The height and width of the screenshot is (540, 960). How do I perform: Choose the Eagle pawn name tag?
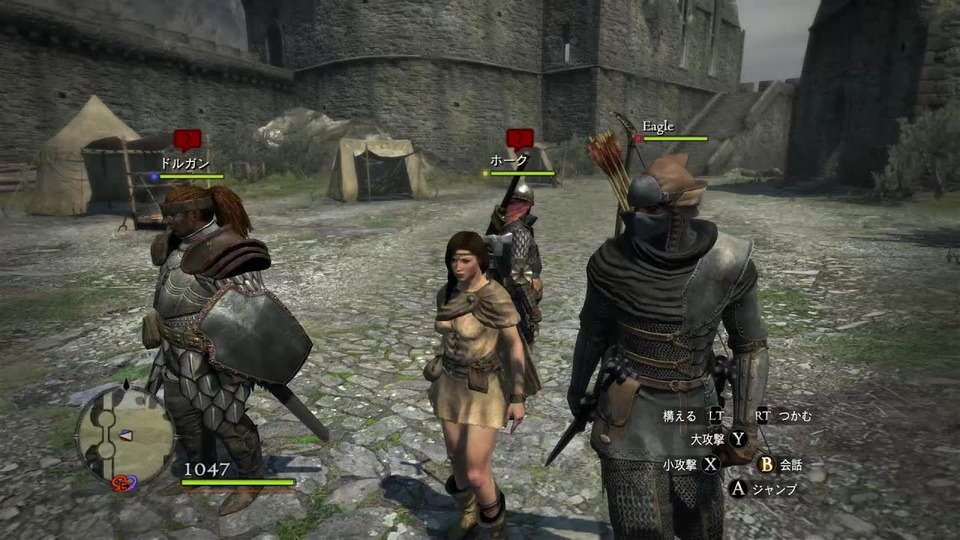[x=658, y=126]
